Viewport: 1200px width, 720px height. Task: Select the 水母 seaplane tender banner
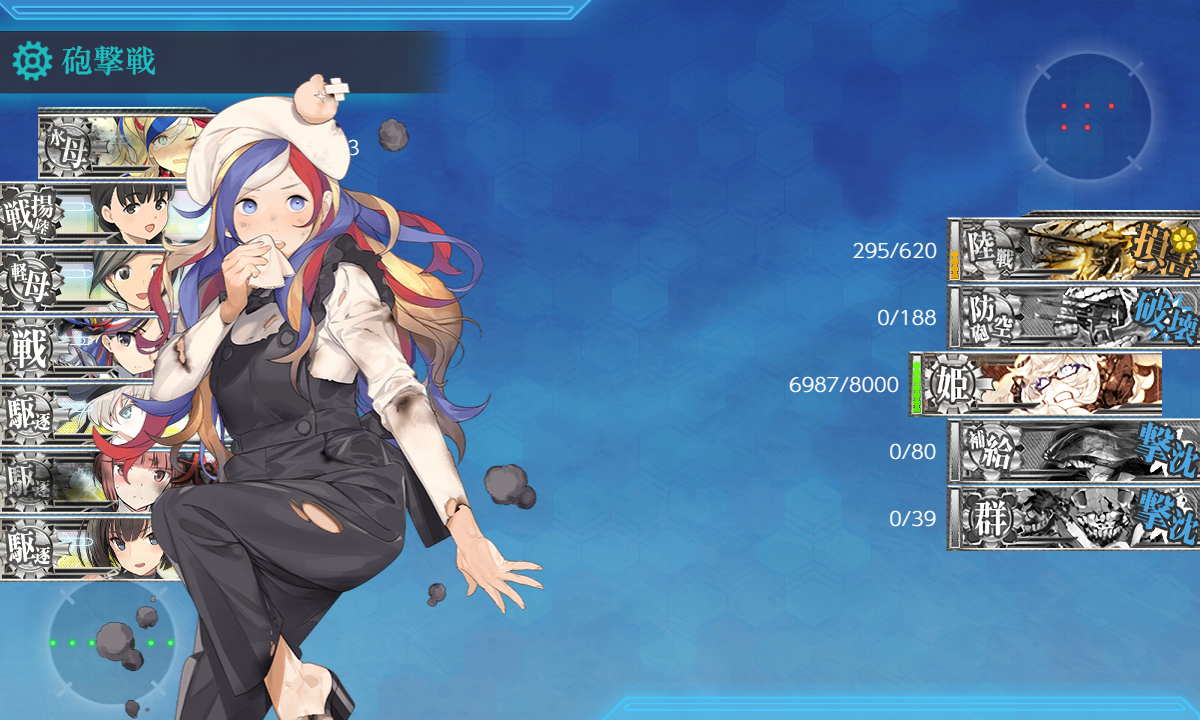(x=110, y=146)
